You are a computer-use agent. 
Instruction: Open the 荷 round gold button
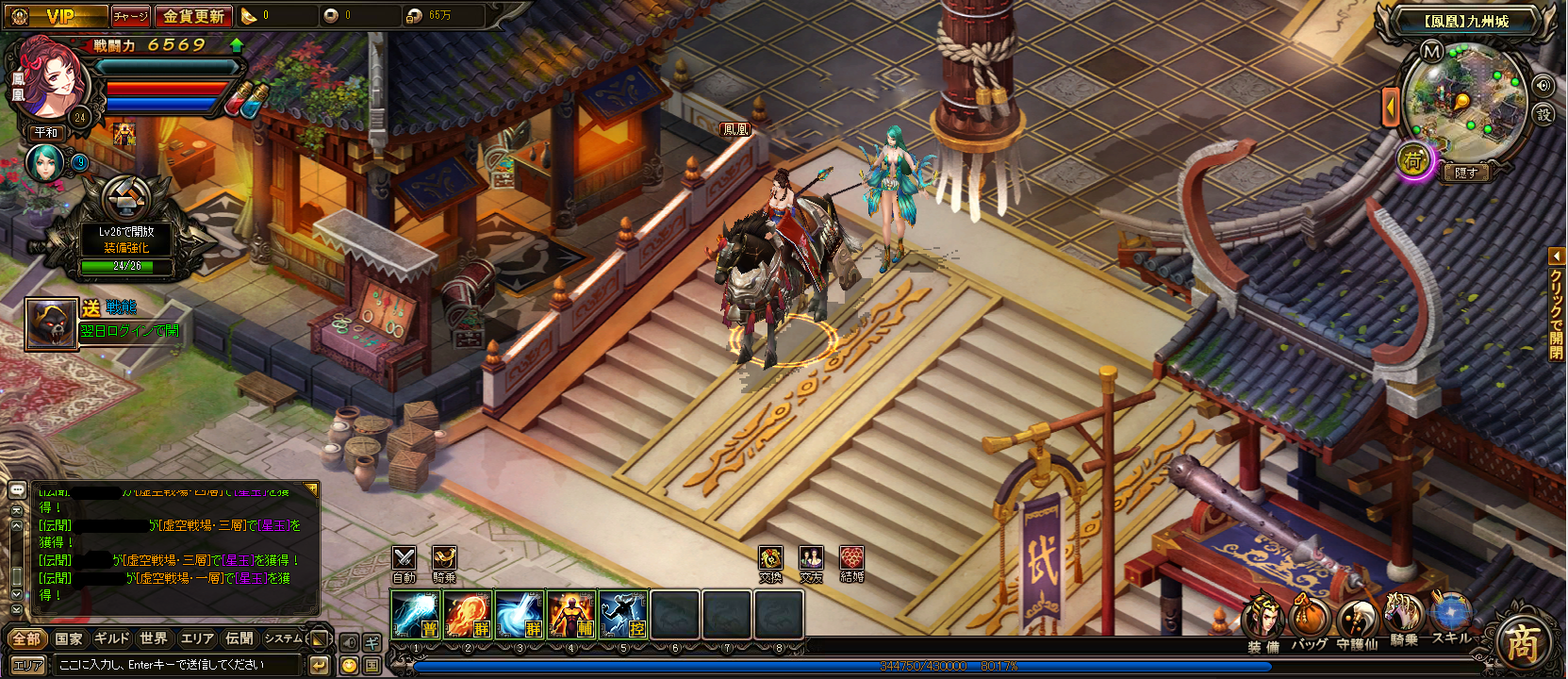1413,161
